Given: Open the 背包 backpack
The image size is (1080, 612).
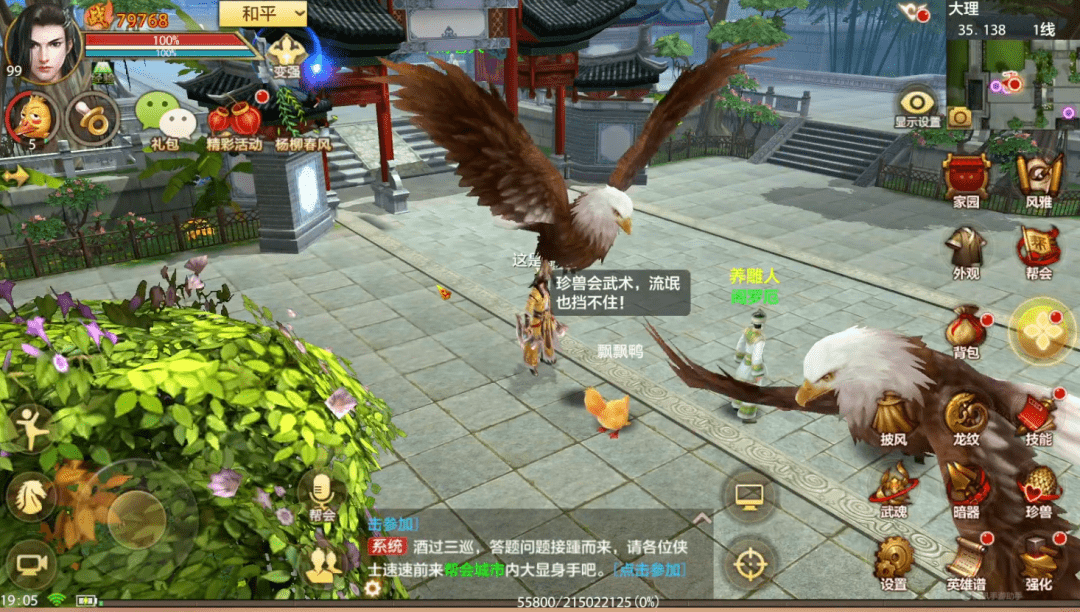Looking at the screenshot, I should click(x=966, y=329).
